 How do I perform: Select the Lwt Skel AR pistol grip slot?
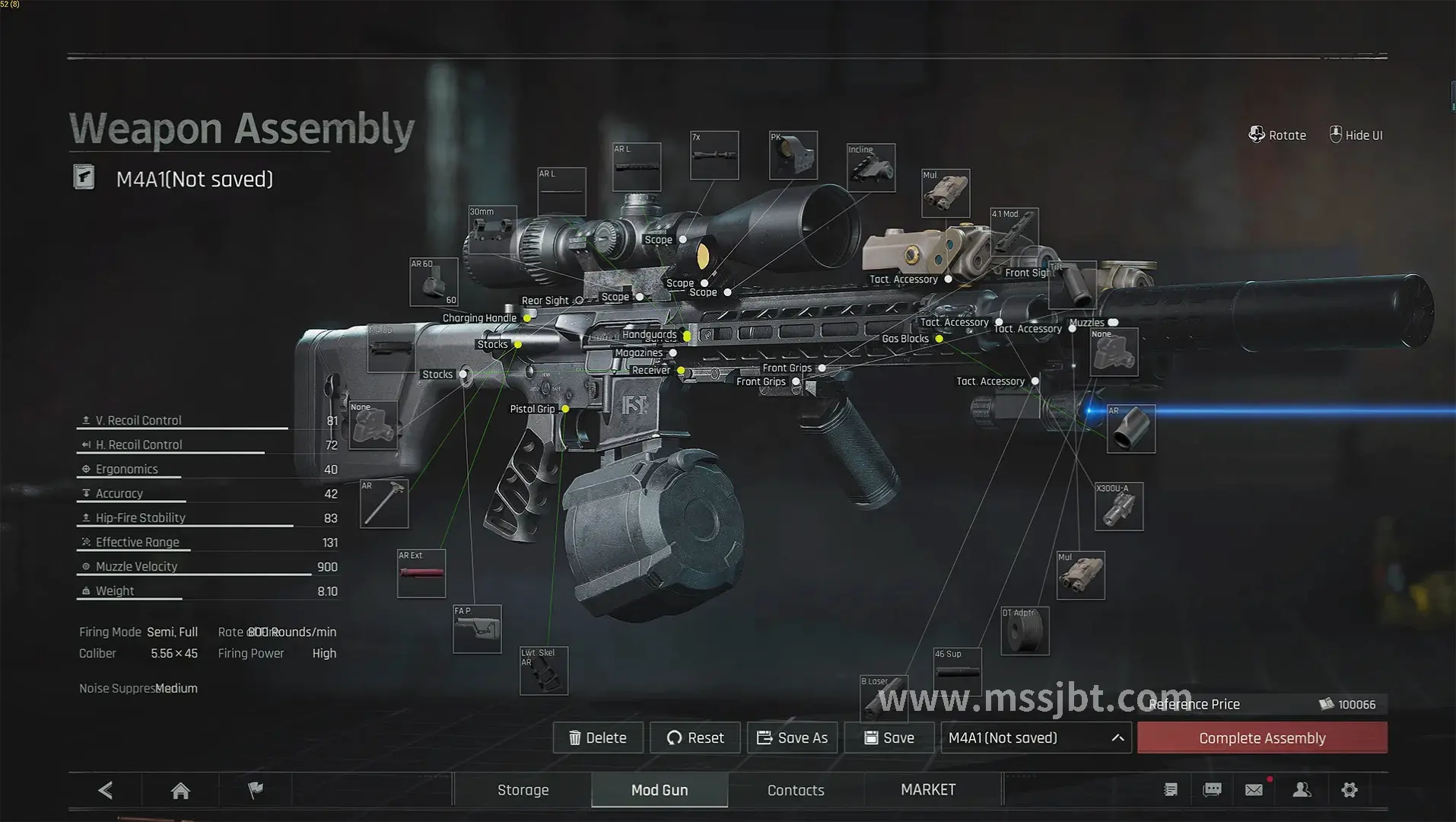coord(543,671)
